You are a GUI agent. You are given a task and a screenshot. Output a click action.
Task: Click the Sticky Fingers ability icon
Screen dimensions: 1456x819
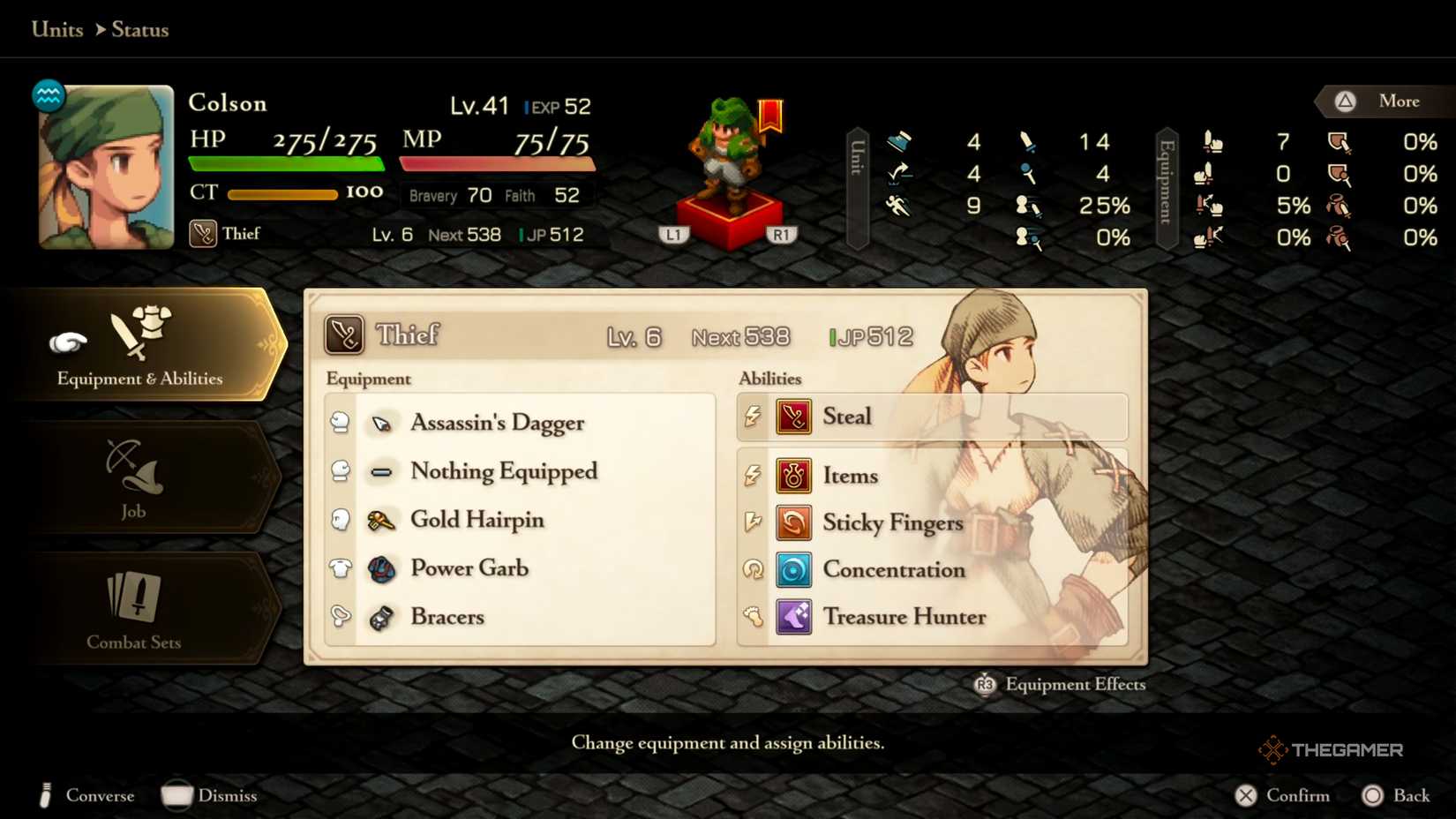[792, 522]
